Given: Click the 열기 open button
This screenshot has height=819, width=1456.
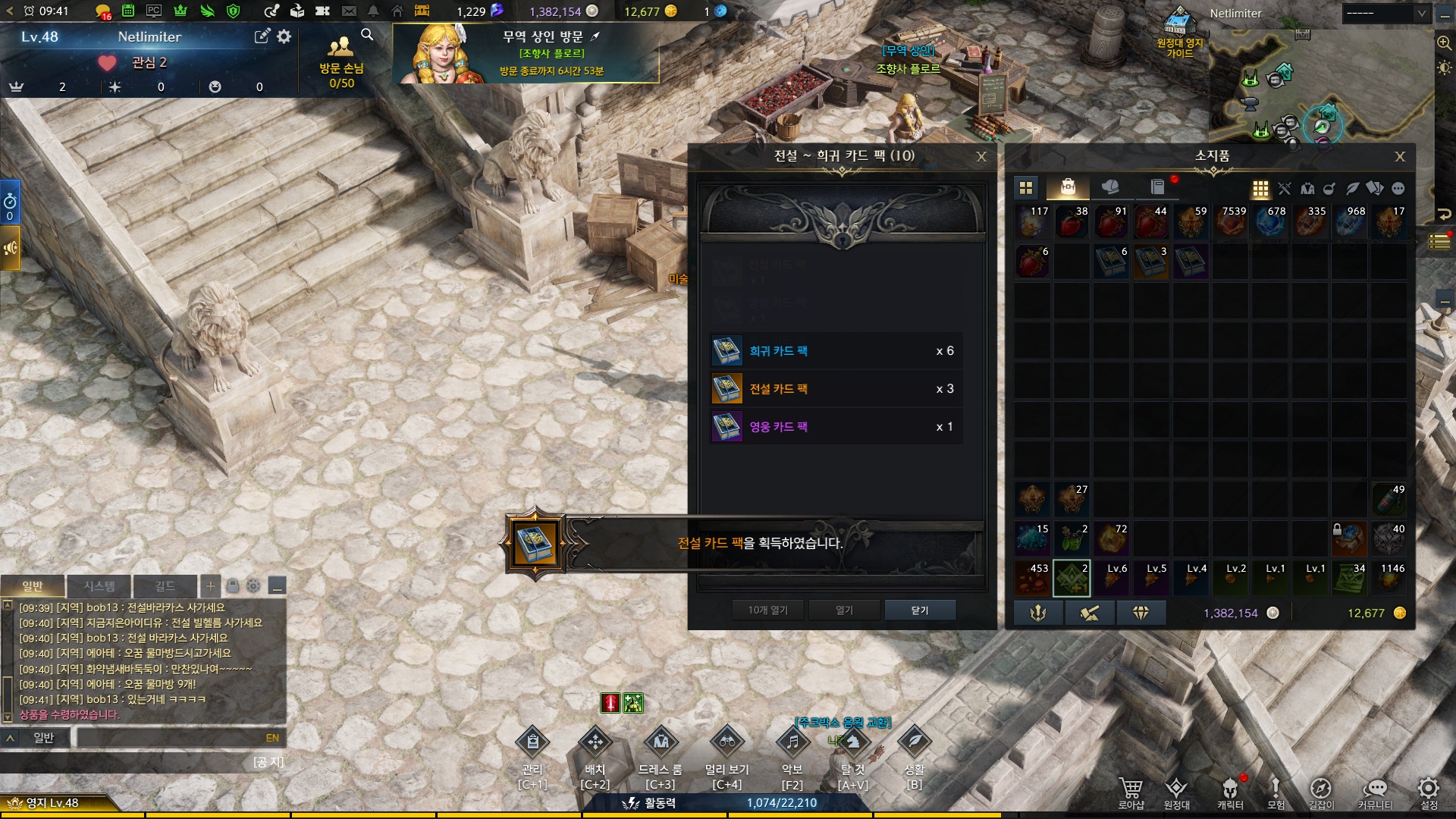Looking at the screenshot, I should 844,610.
